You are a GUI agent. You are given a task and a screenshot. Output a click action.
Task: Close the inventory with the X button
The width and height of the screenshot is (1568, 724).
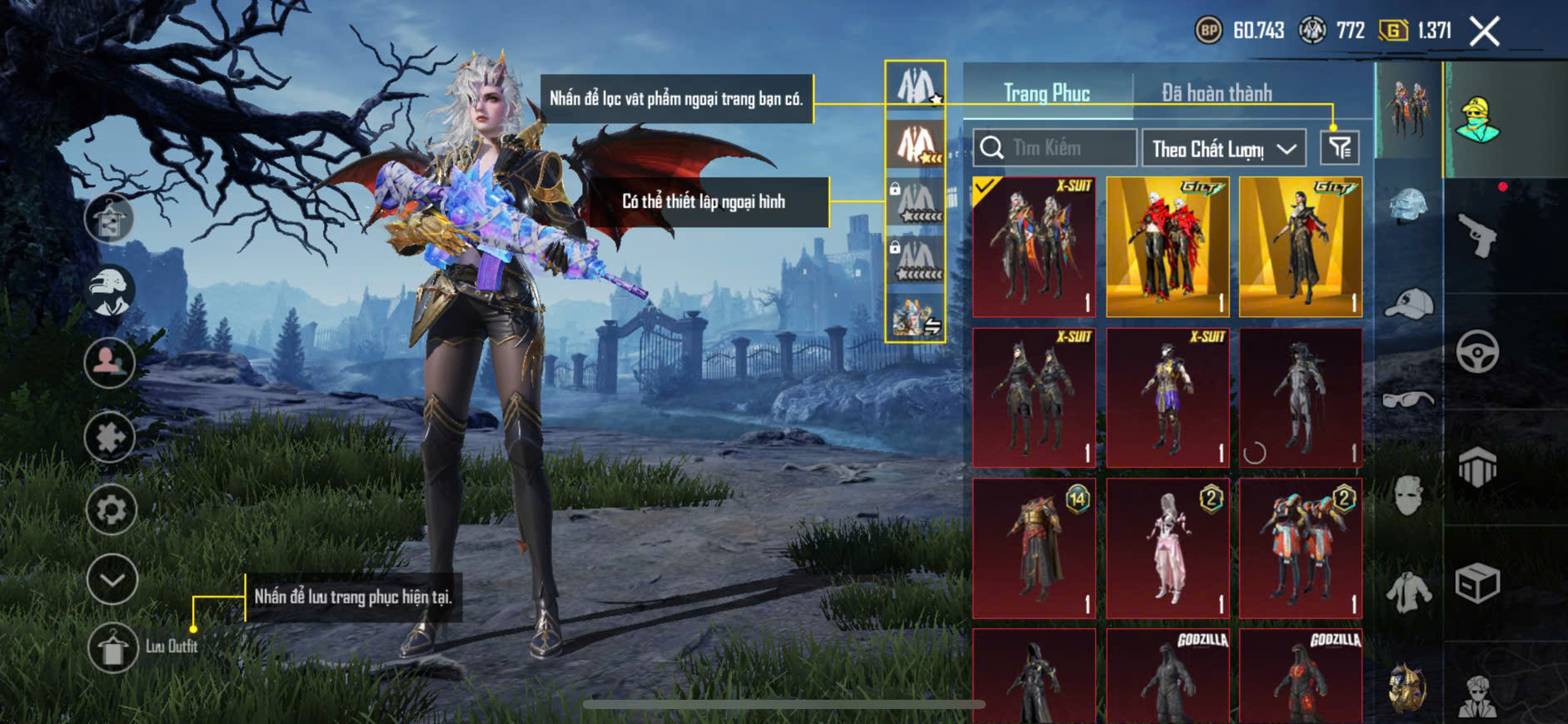(1485, 32)
